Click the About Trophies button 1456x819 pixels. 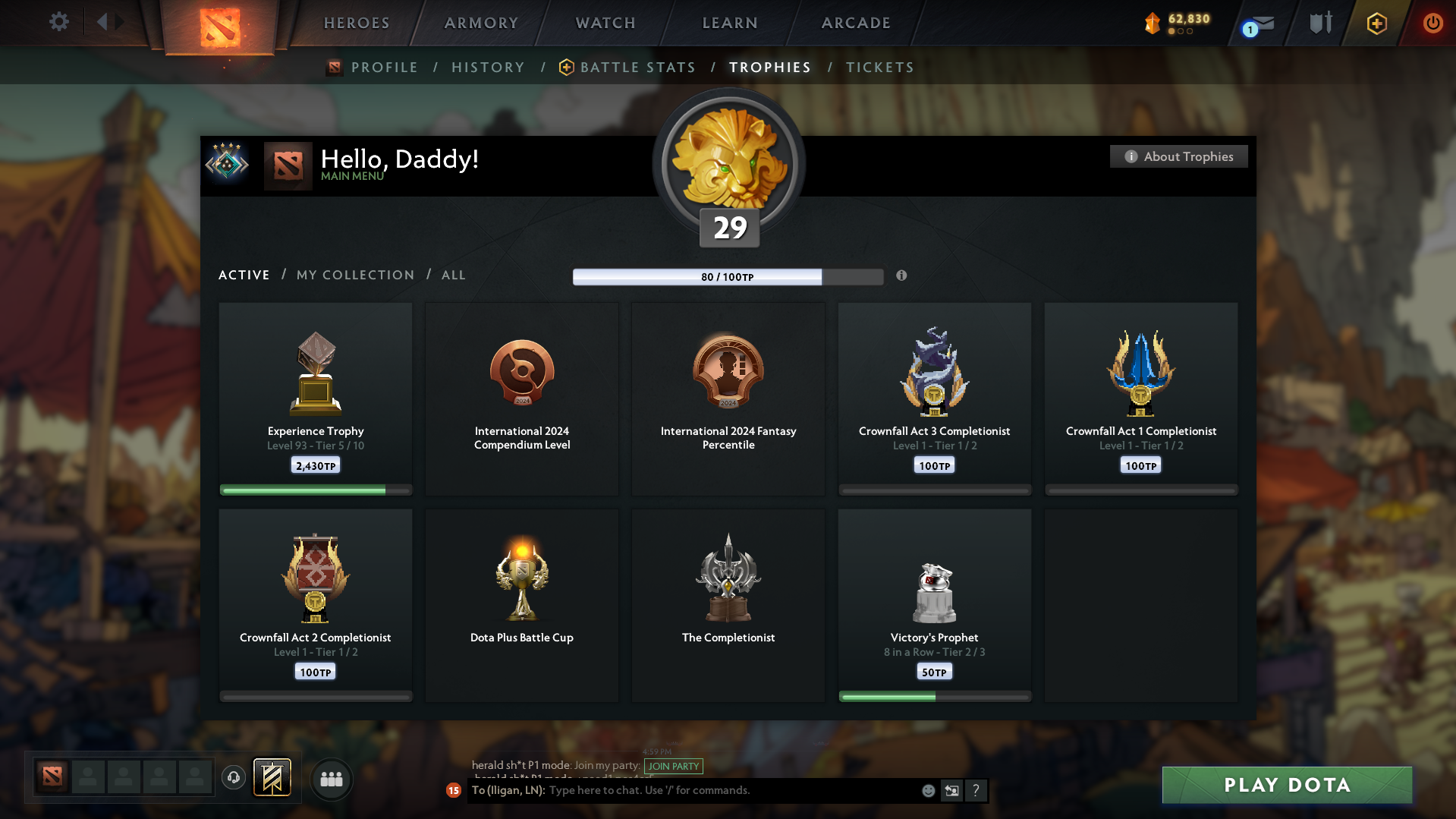[x=1178, y=156]
